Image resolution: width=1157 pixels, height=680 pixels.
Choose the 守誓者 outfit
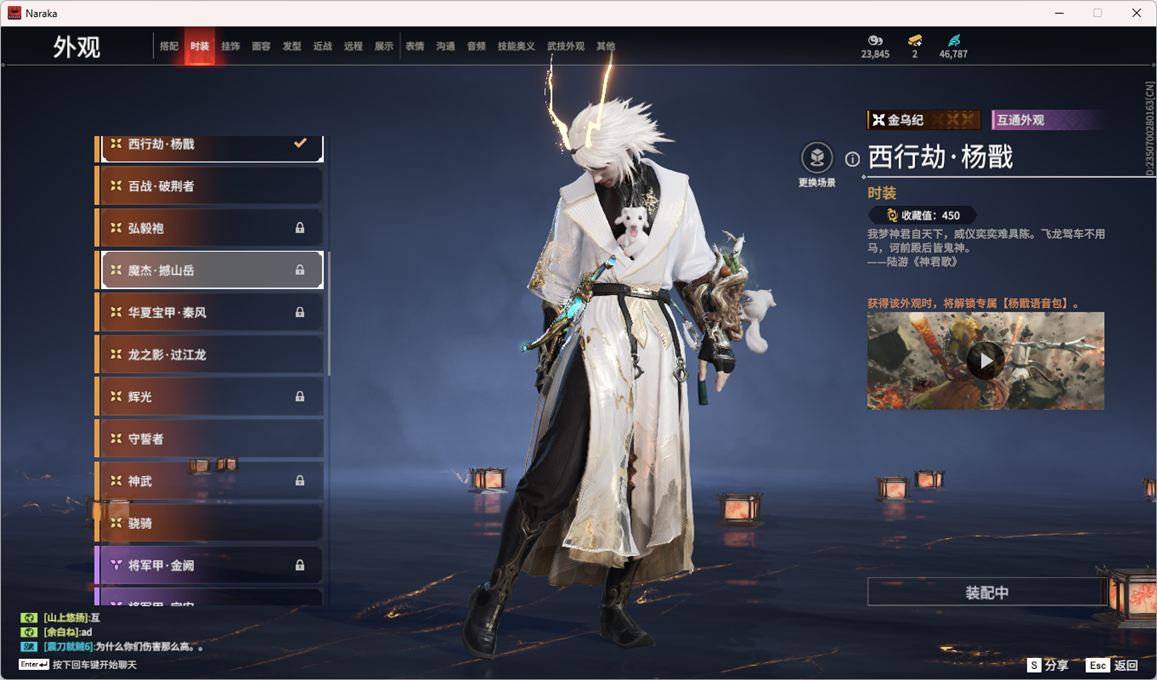point(210,439)
